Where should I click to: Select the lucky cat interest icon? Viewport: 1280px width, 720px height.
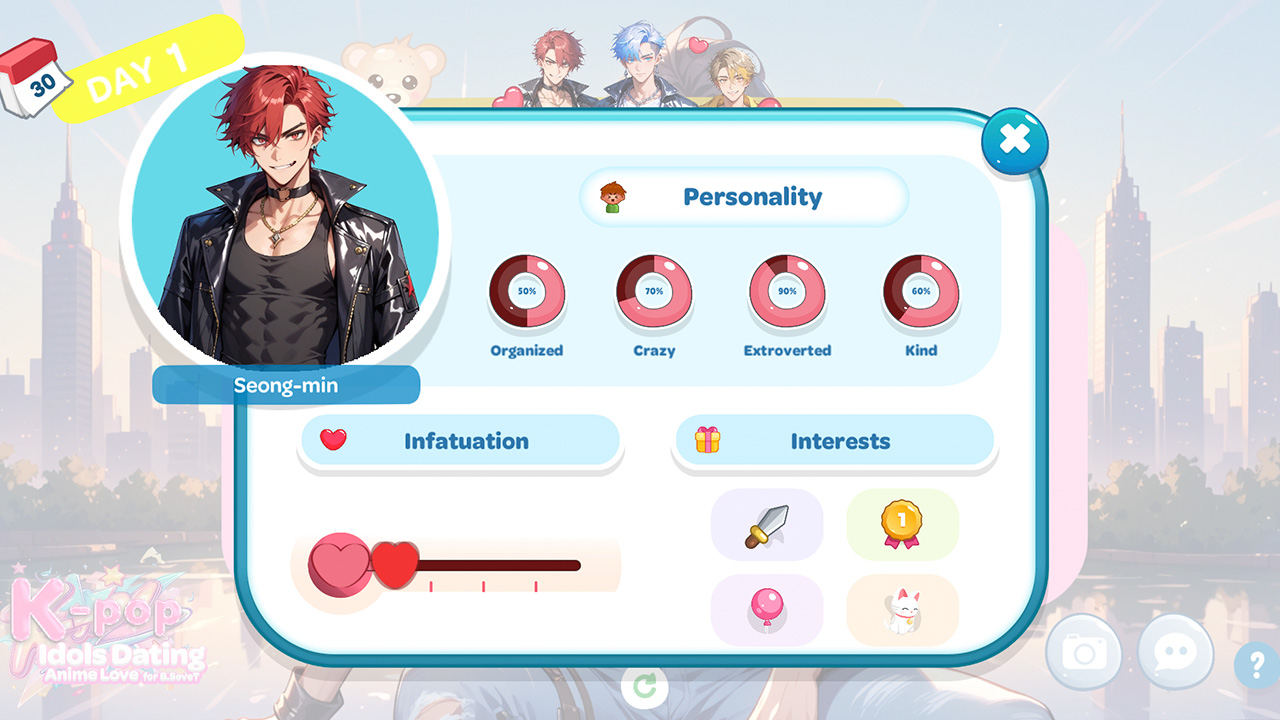902,609
